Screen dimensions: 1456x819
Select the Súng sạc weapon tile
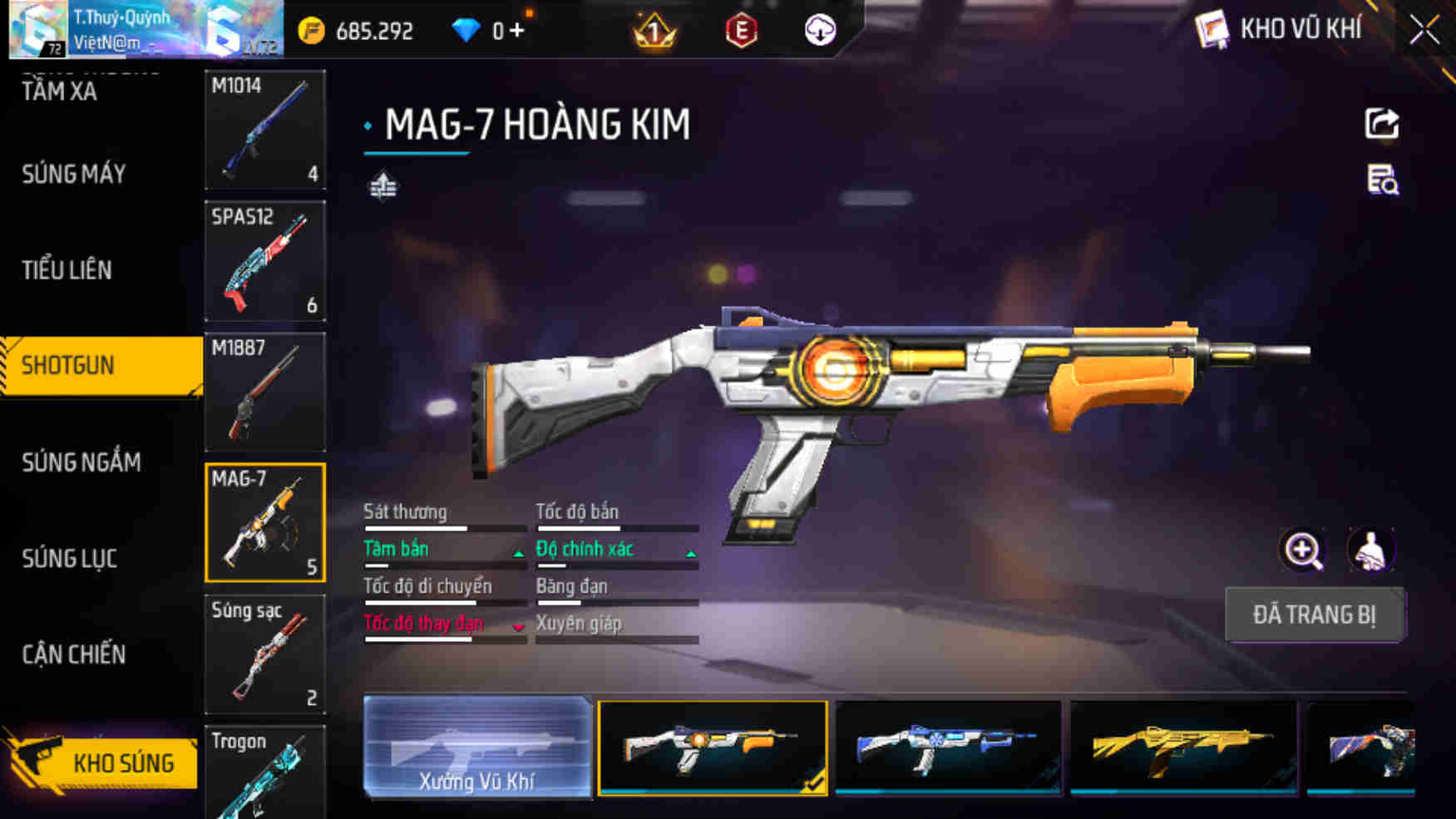[265, 654]
